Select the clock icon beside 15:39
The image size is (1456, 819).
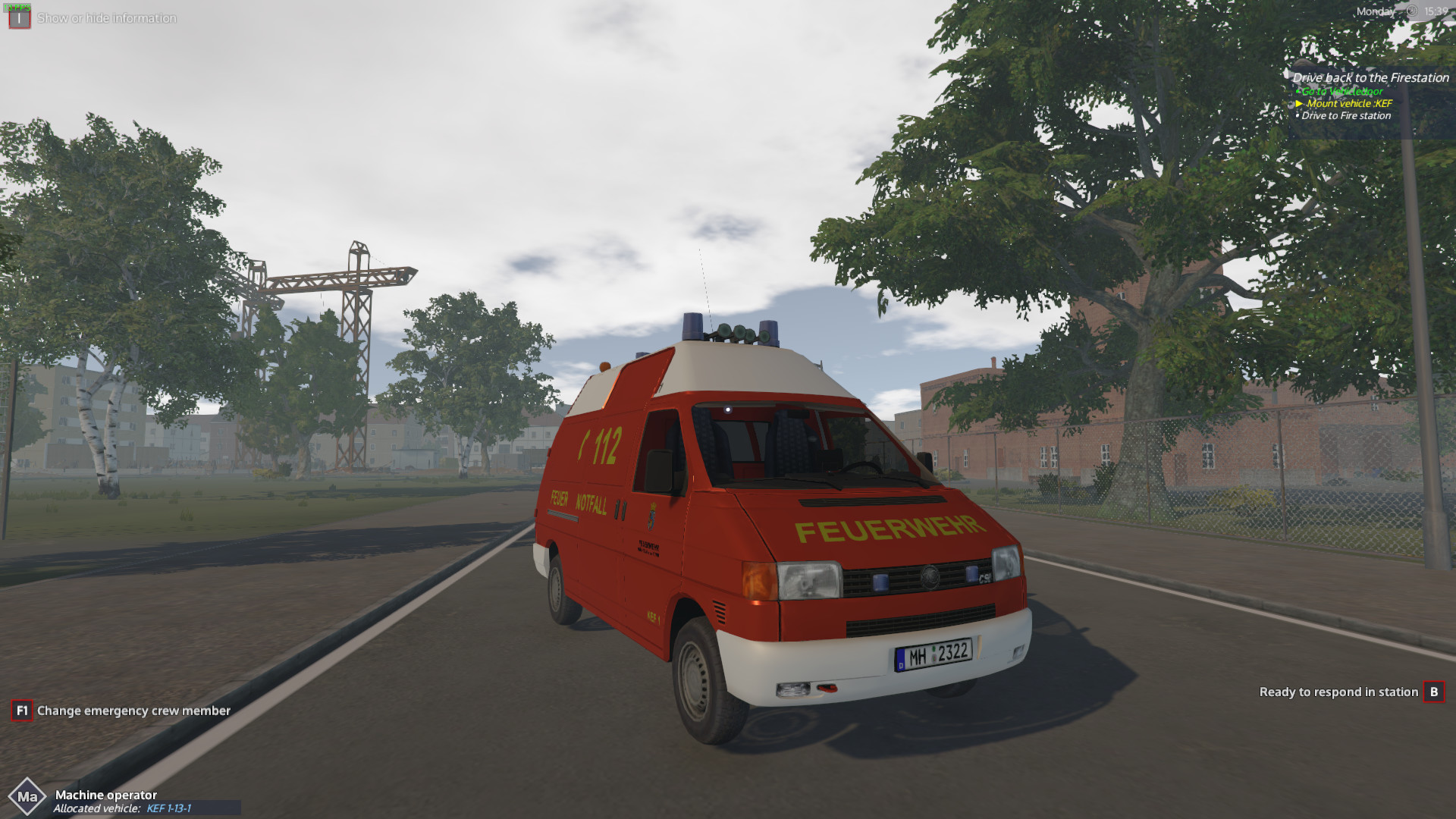1412,11
